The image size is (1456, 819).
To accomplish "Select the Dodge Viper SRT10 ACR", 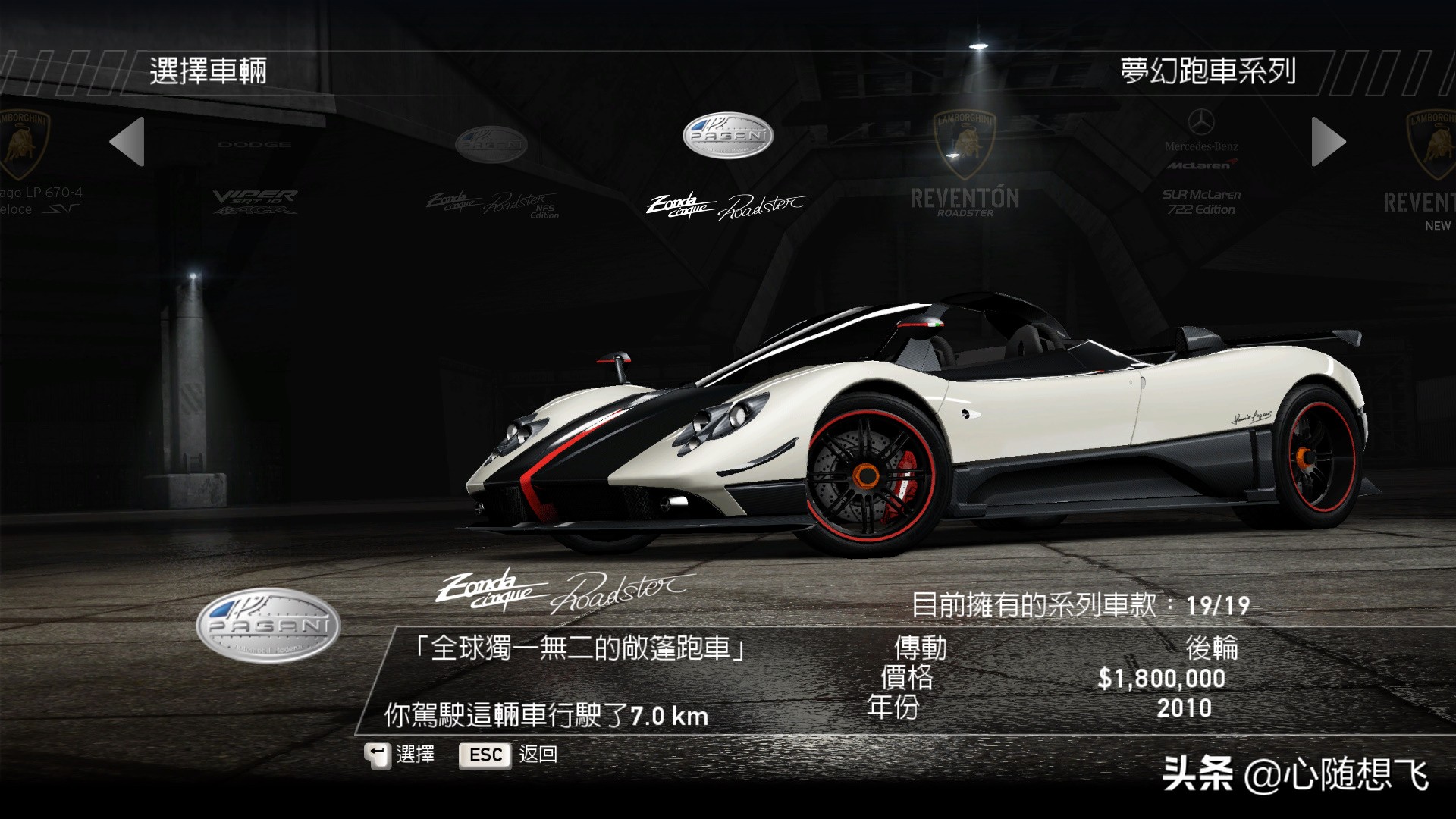I will [255, 182].
